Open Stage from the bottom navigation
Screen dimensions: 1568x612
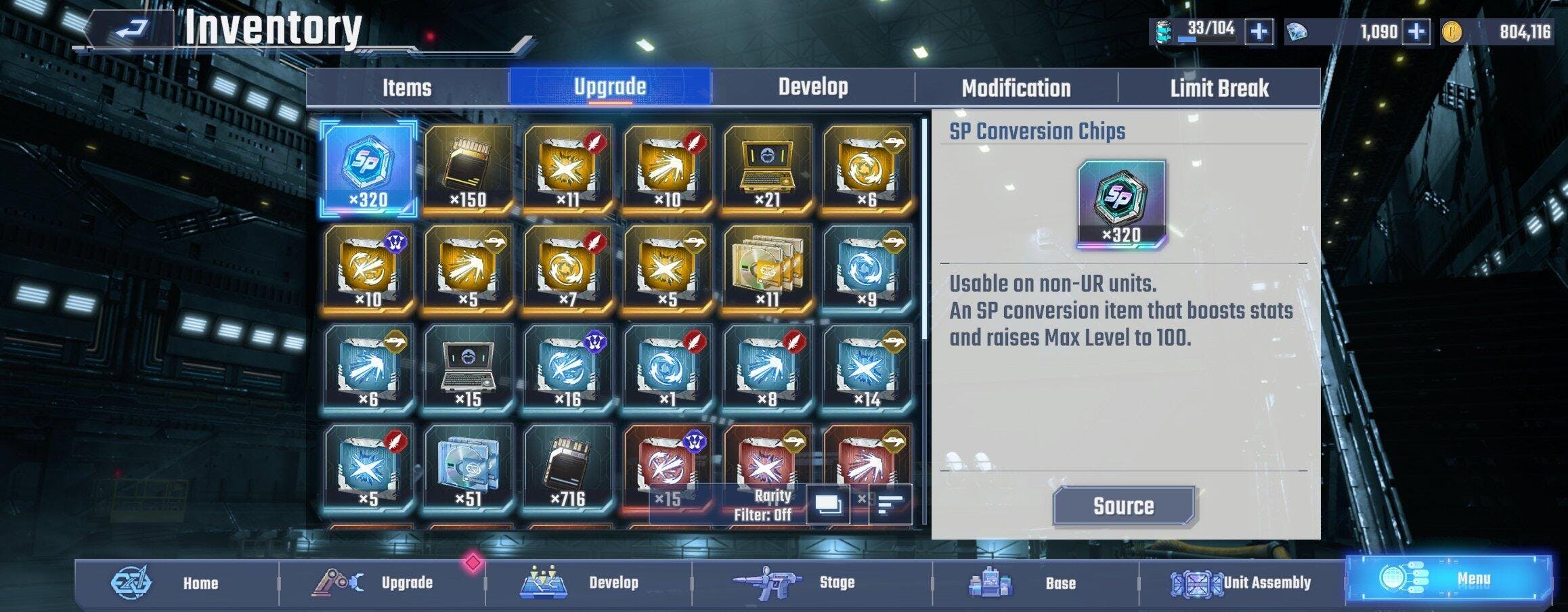812,582
